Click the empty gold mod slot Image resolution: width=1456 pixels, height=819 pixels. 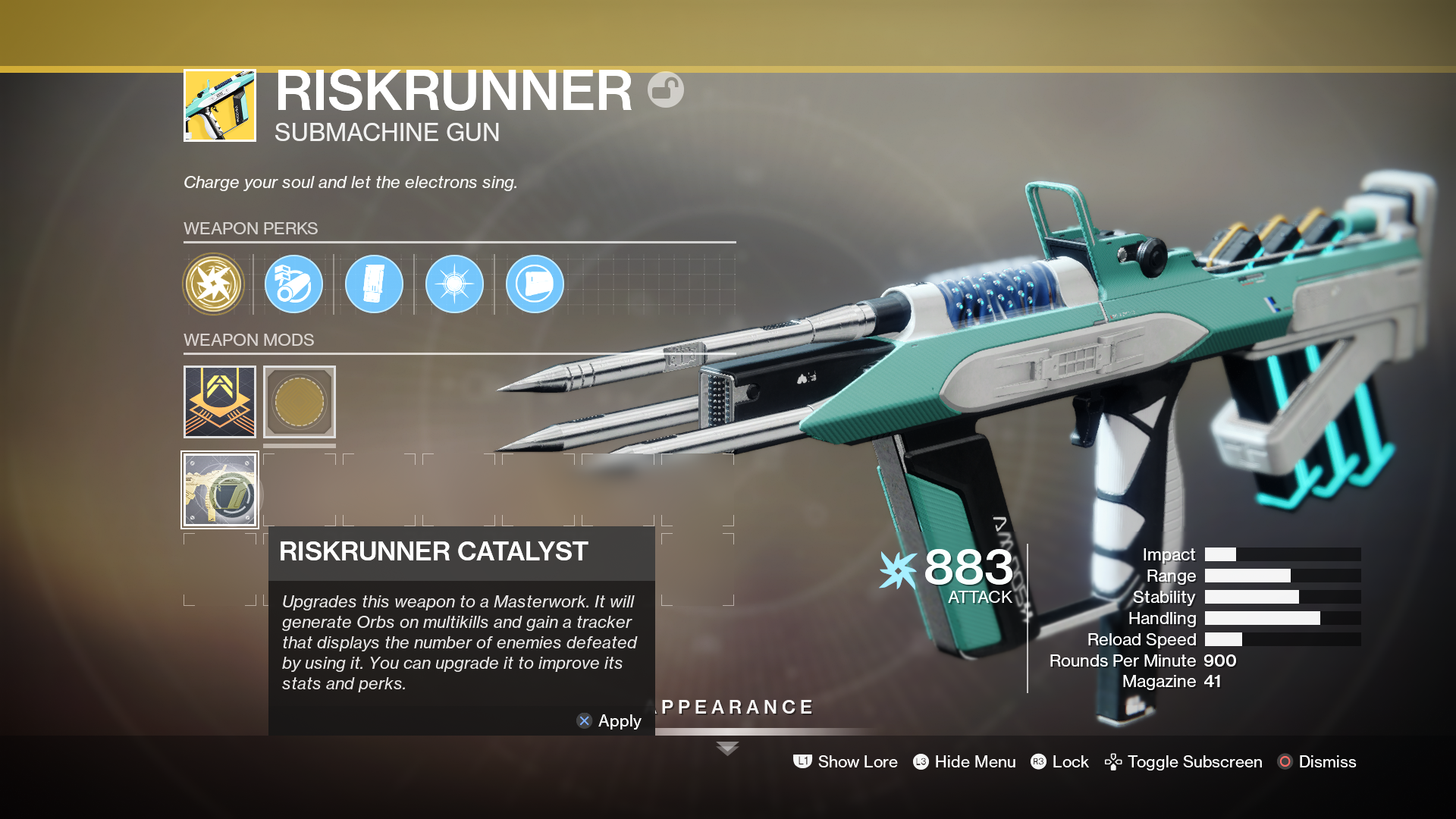(299, 402)
